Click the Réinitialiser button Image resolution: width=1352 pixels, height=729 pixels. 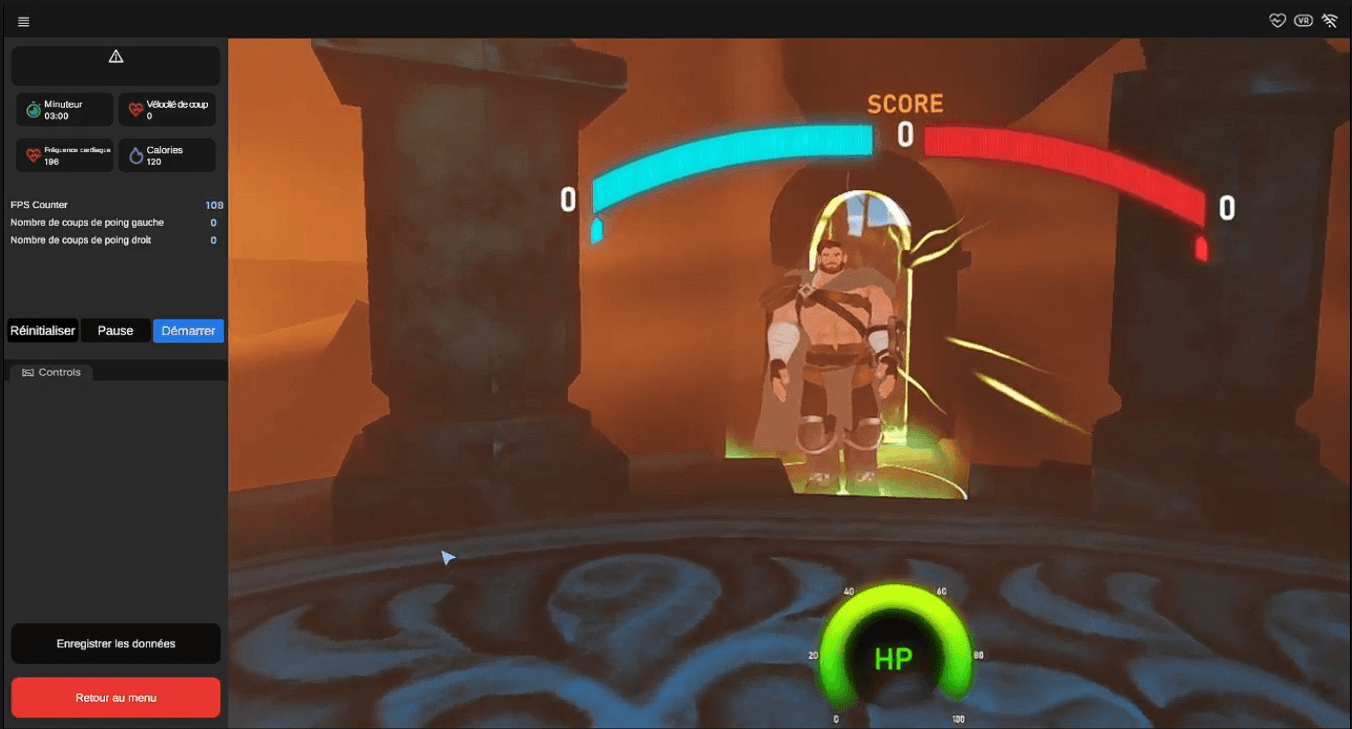(43, 331)
